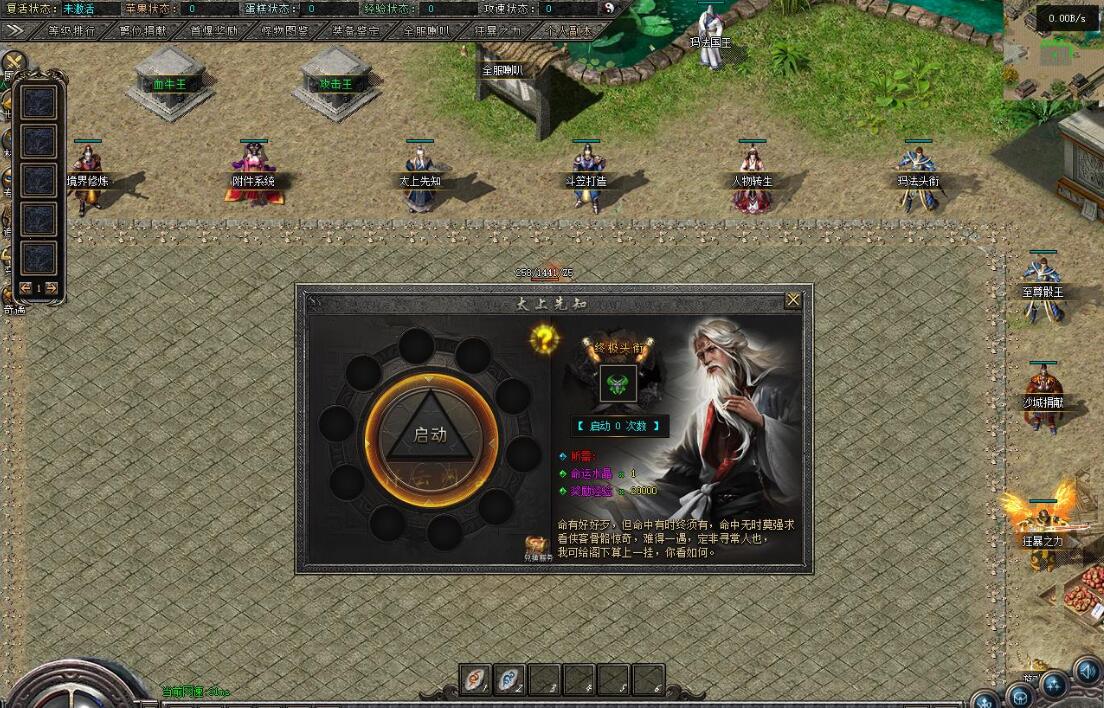This screenshot has height=708, width=1104.
Task: Open the 全服喇叭 menu entry
Action: [427, 31]
